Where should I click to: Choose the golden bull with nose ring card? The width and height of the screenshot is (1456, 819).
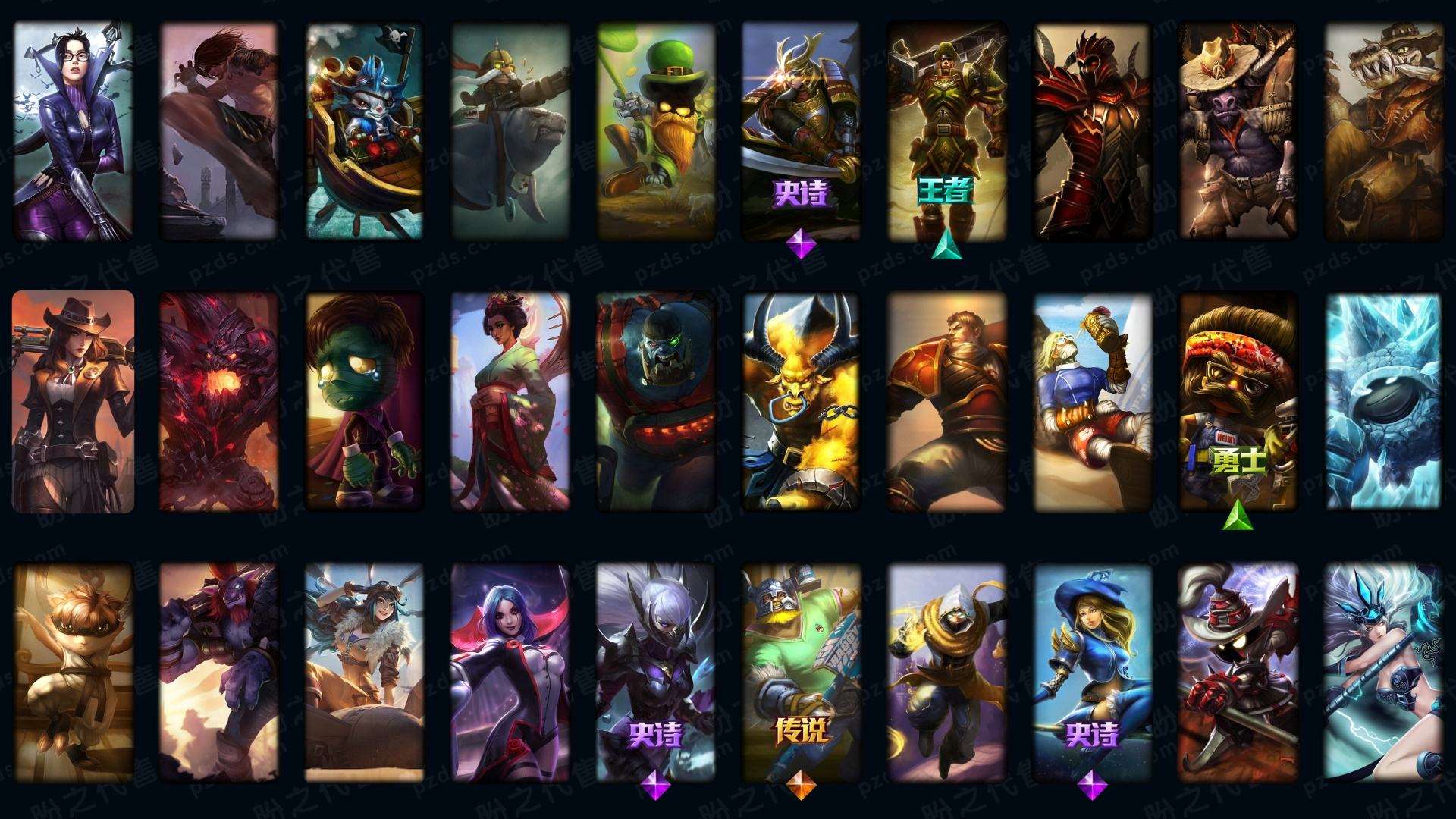pos(801,402)
